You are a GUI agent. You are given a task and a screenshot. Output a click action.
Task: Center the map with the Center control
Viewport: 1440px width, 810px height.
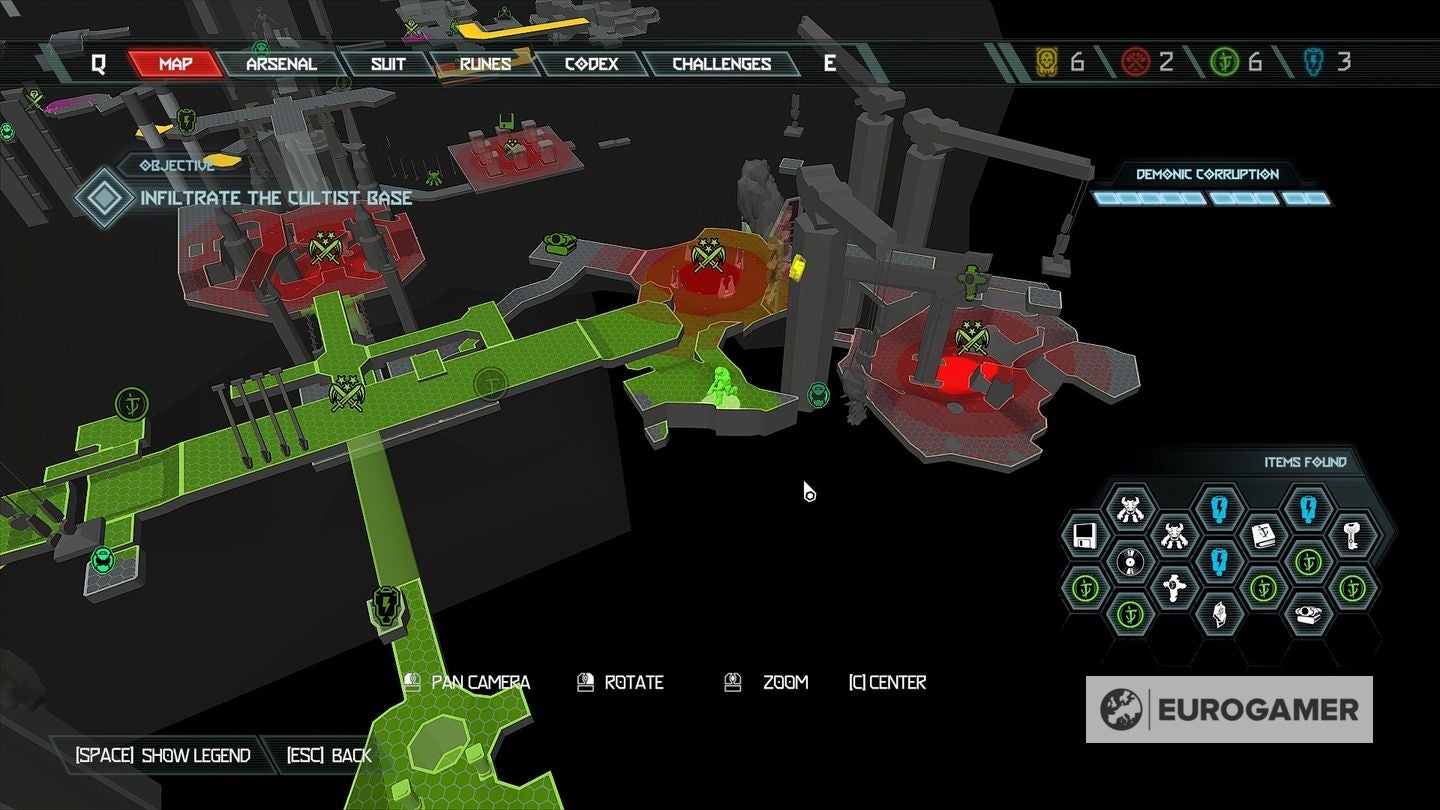887,682
